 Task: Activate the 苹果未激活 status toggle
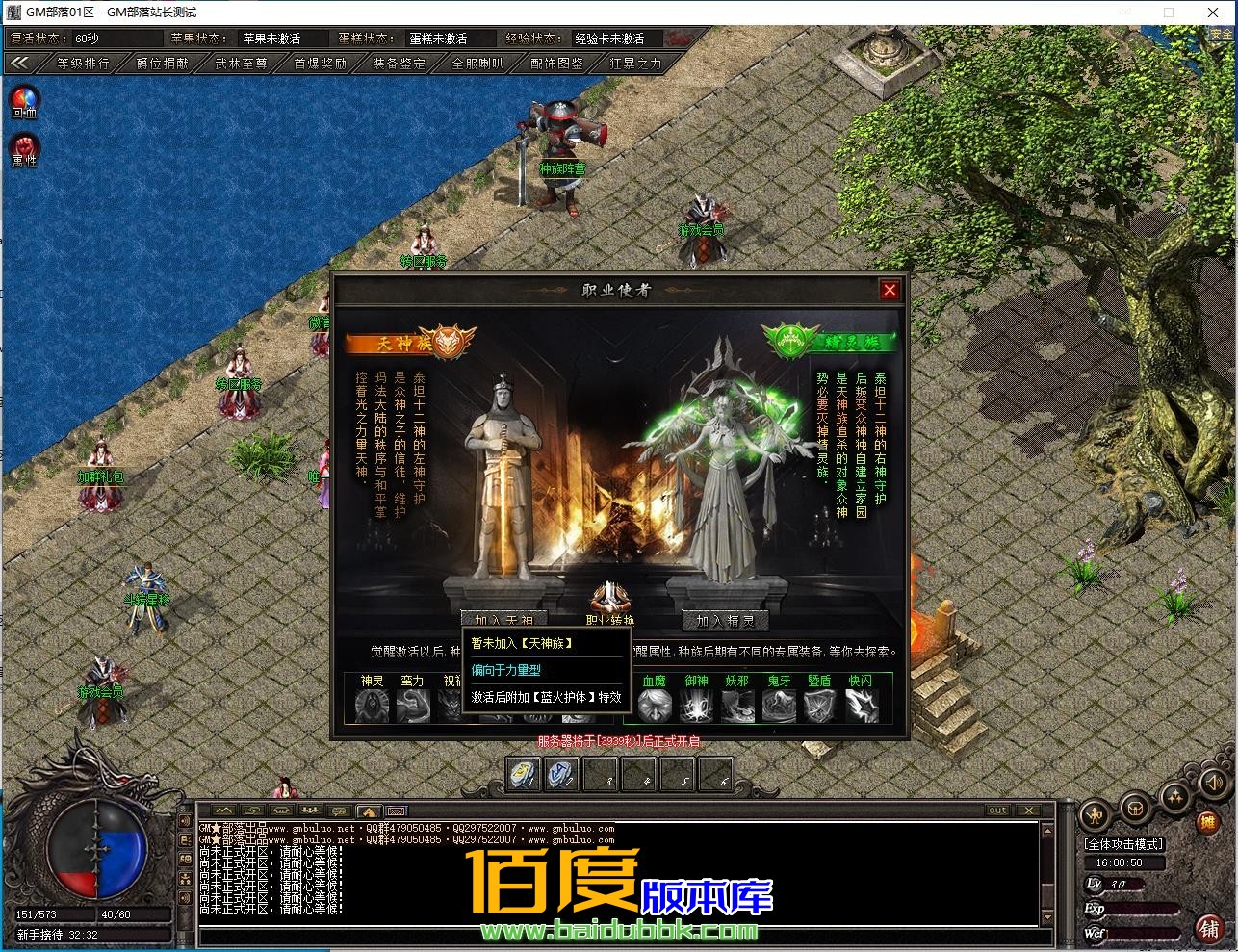click(x=284, y=39)
